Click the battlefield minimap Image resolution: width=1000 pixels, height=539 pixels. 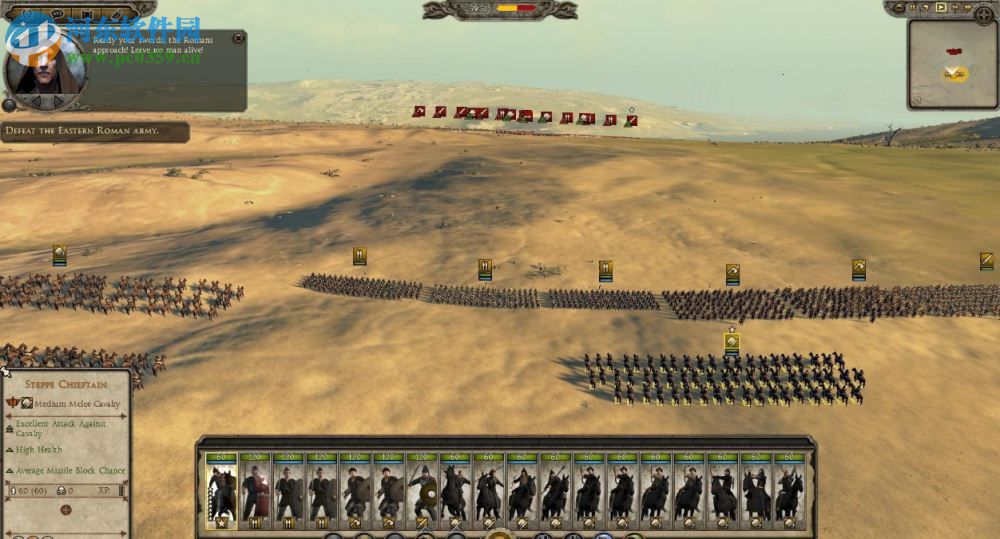pos(952,65)
